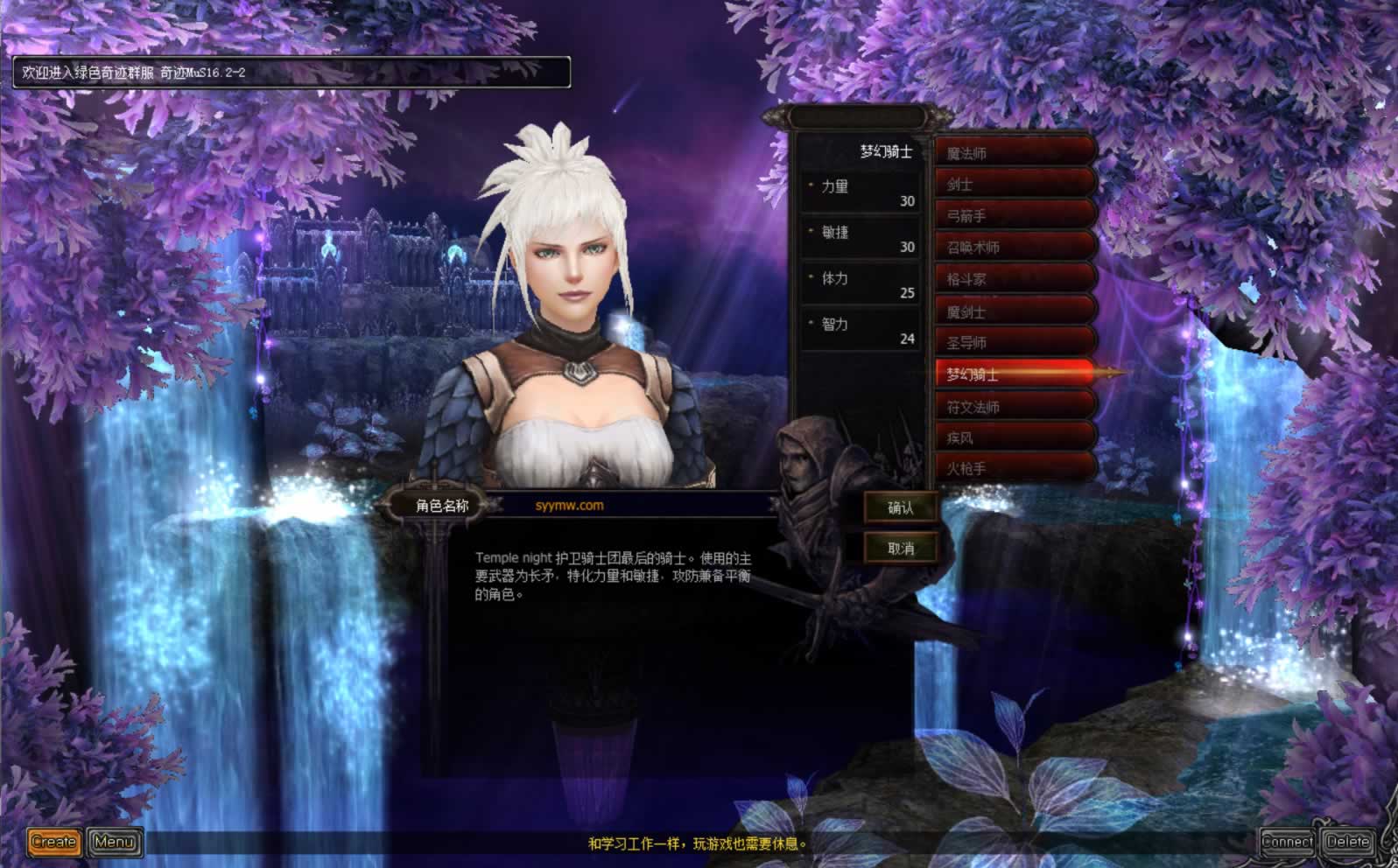This screenshot has height=868, width=1398.
Task: Pick the 弓箭手 class
Action: (1014, 216)
